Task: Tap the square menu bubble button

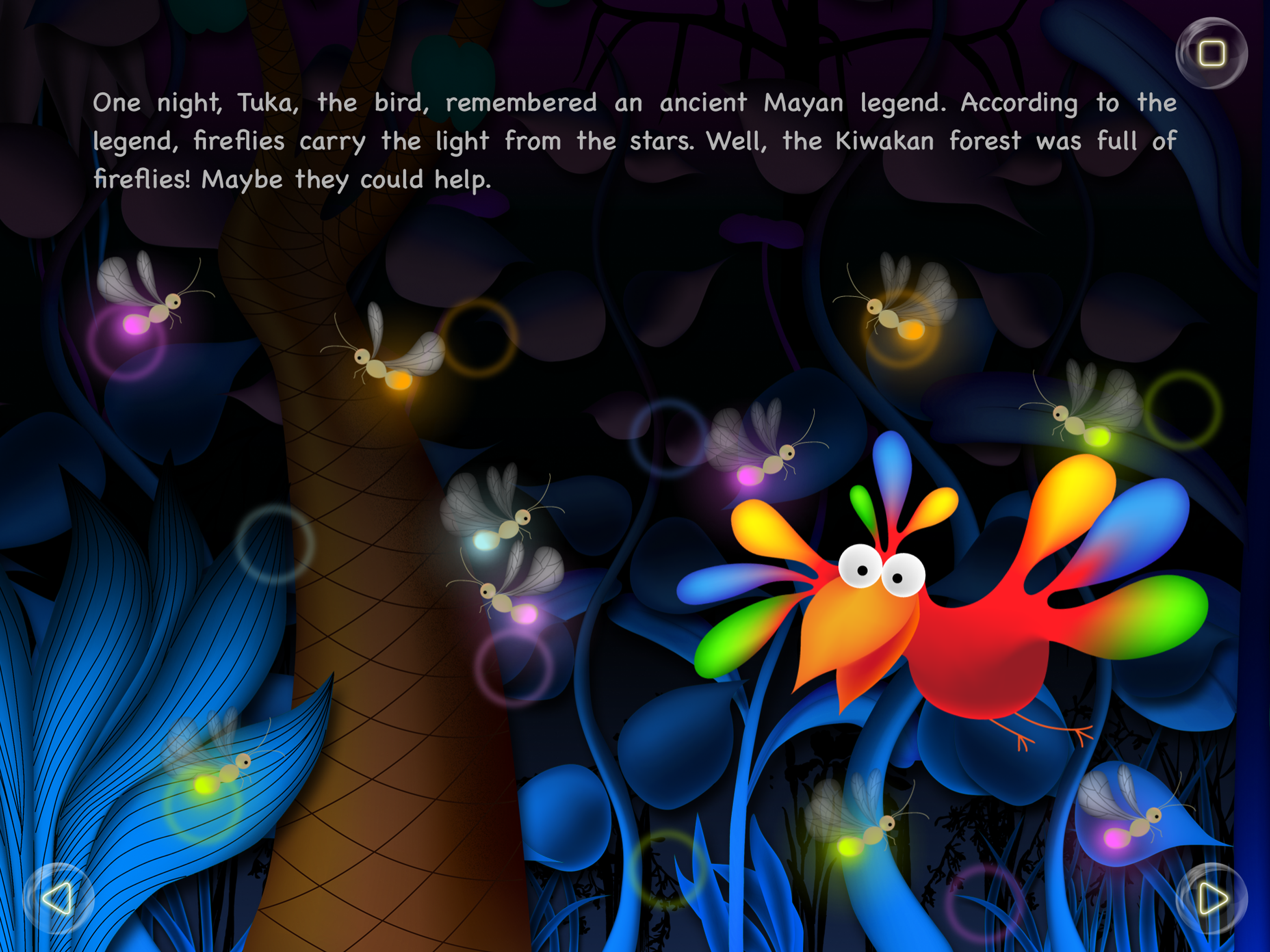Action: click(x=1211, y=53)
